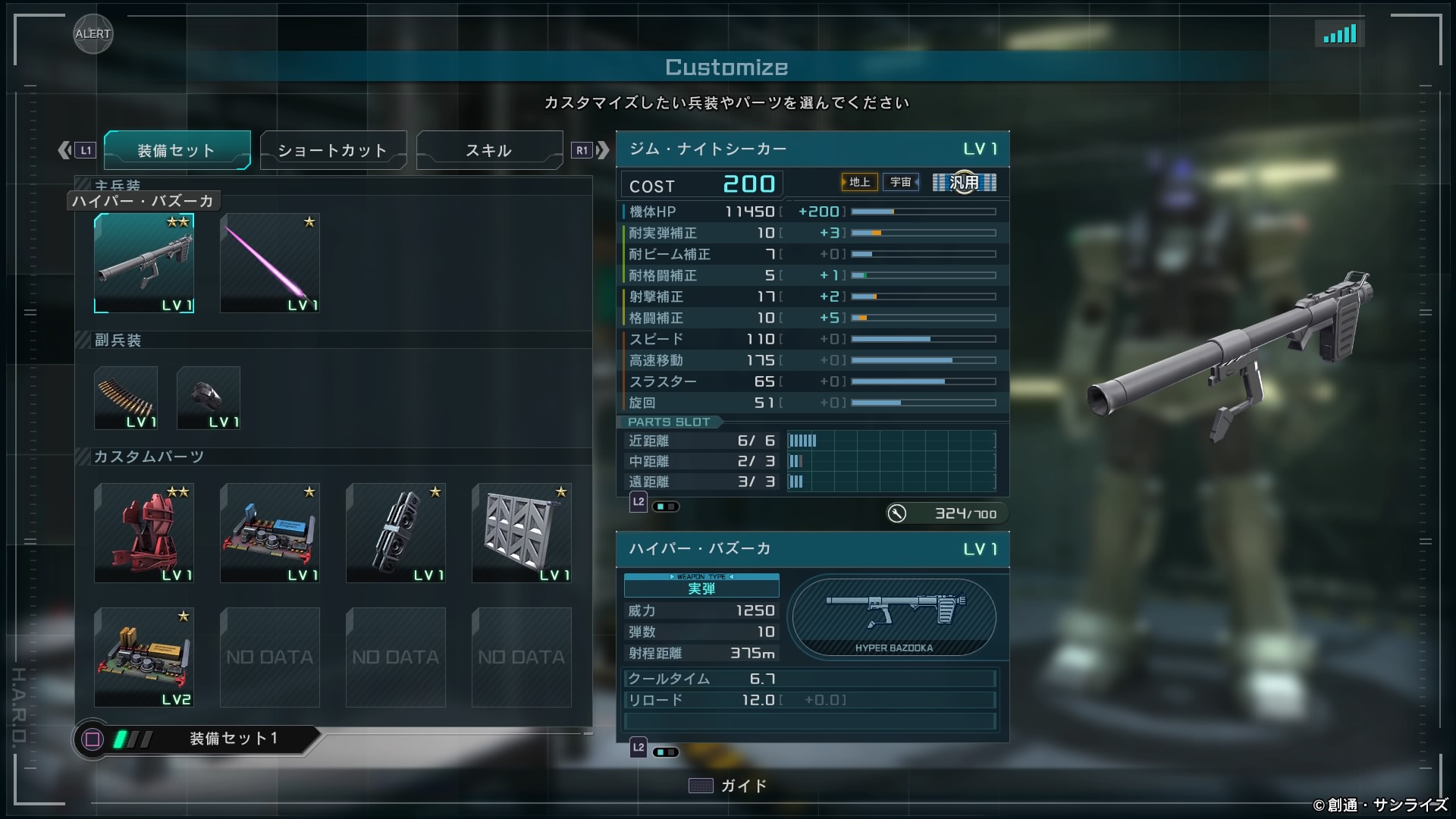This screenshot has height=819, width=1456.
Task: Select the Hyper Bazooka main weapon slot
Action: tap(144, 263)
